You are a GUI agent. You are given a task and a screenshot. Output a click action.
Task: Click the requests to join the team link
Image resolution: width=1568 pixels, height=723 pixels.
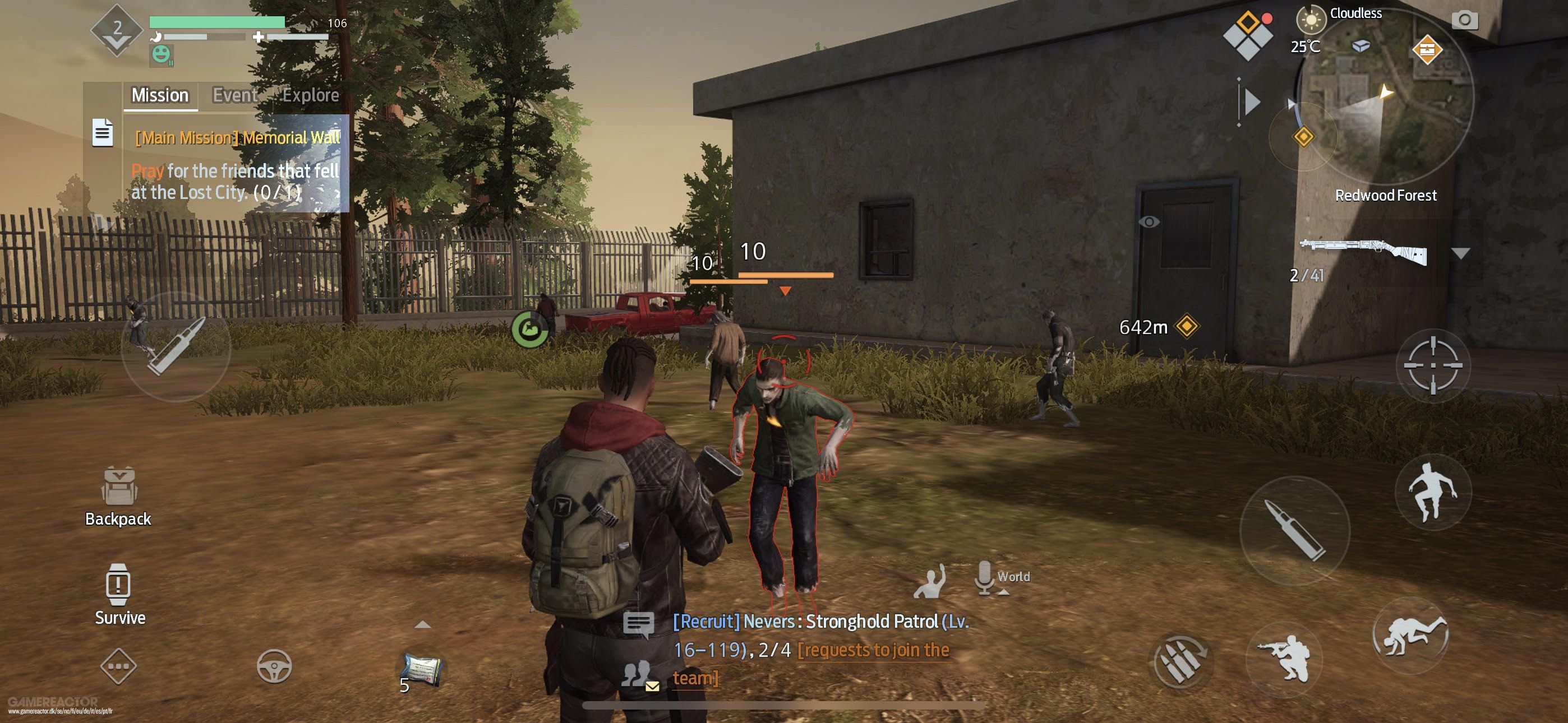pos(872,651)
